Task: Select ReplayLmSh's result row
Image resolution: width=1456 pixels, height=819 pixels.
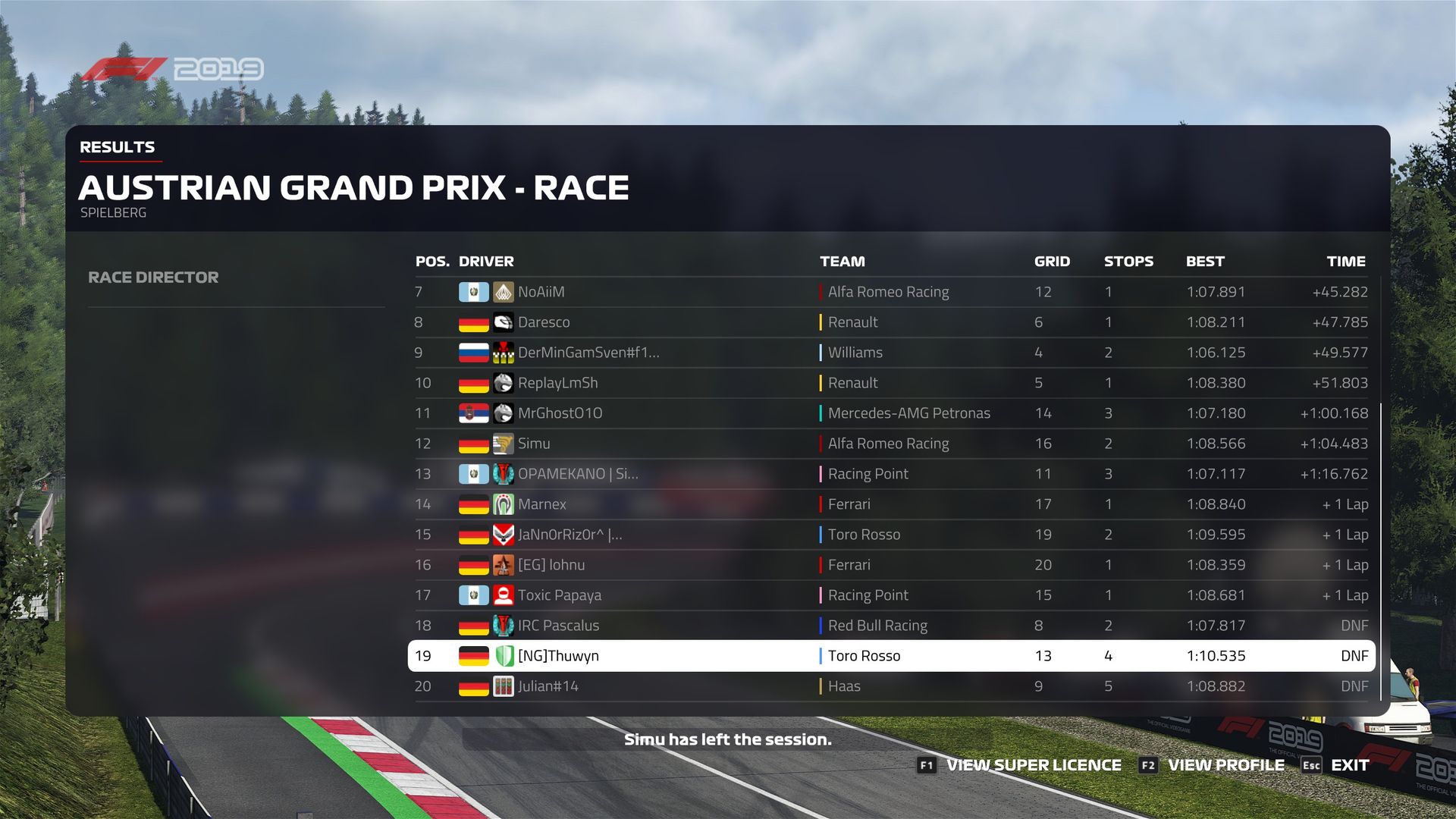Action: 891,383
